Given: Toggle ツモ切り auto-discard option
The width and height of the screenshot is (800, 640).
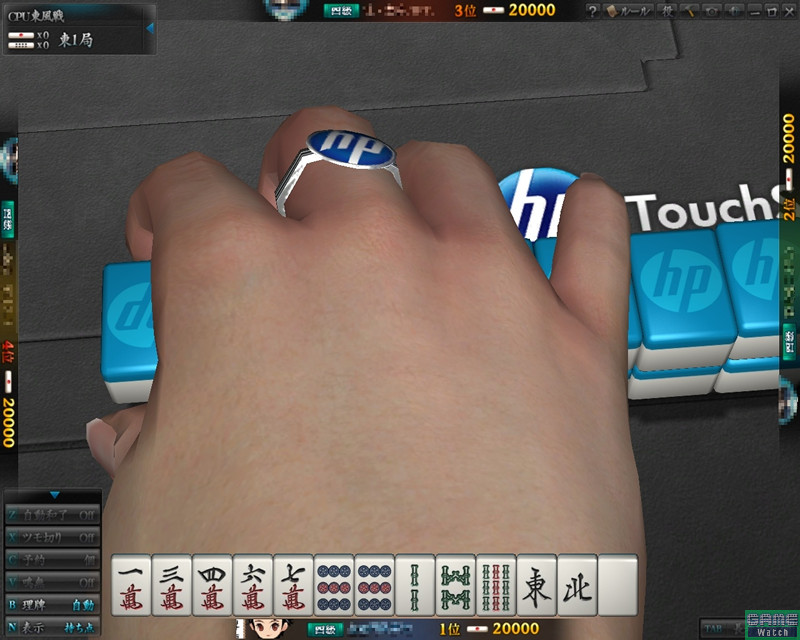Looking at the screenshot, I should (53, 537).
